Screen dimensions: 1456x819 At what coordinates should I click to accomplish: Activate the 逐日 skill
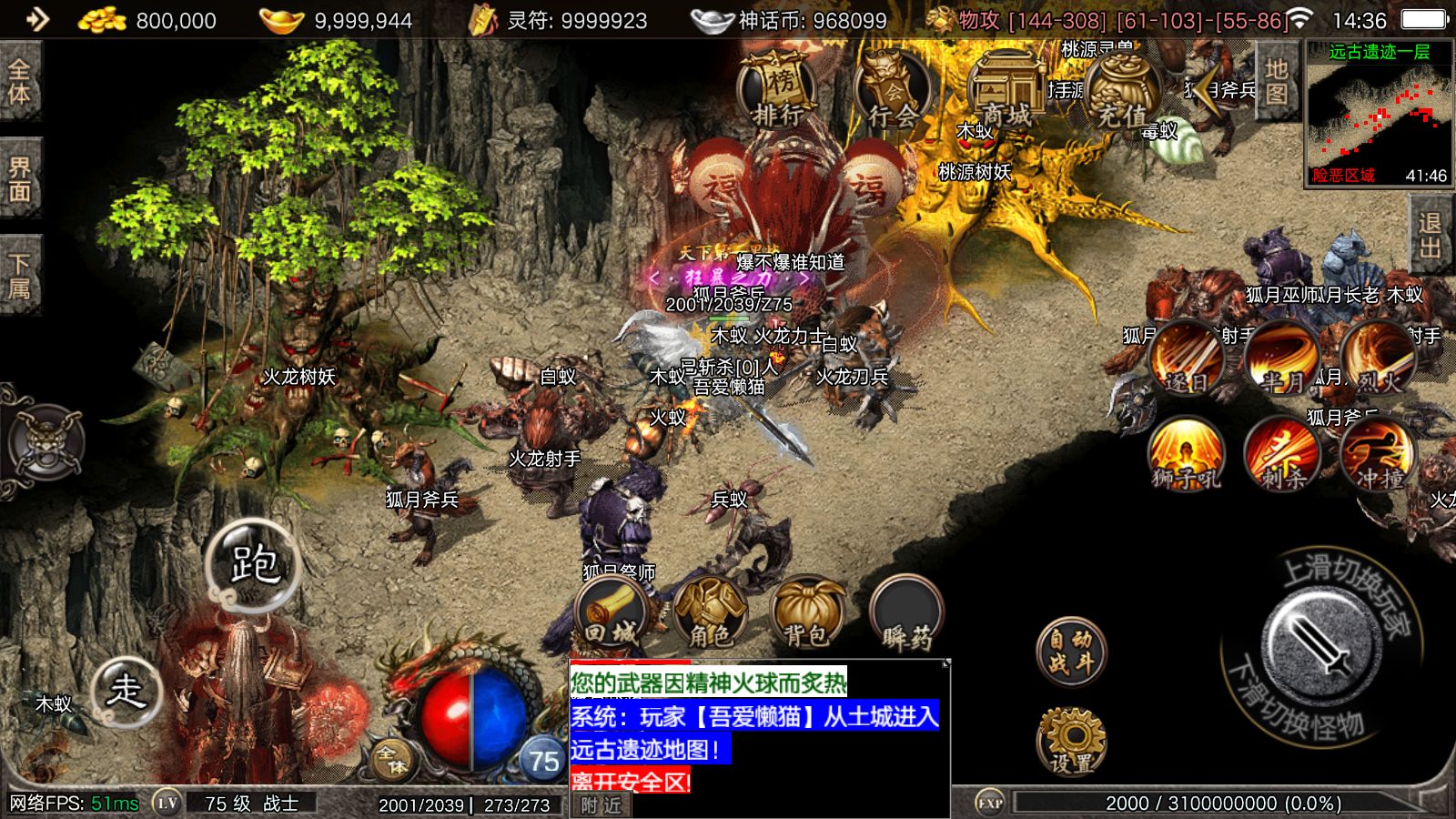1187,358
